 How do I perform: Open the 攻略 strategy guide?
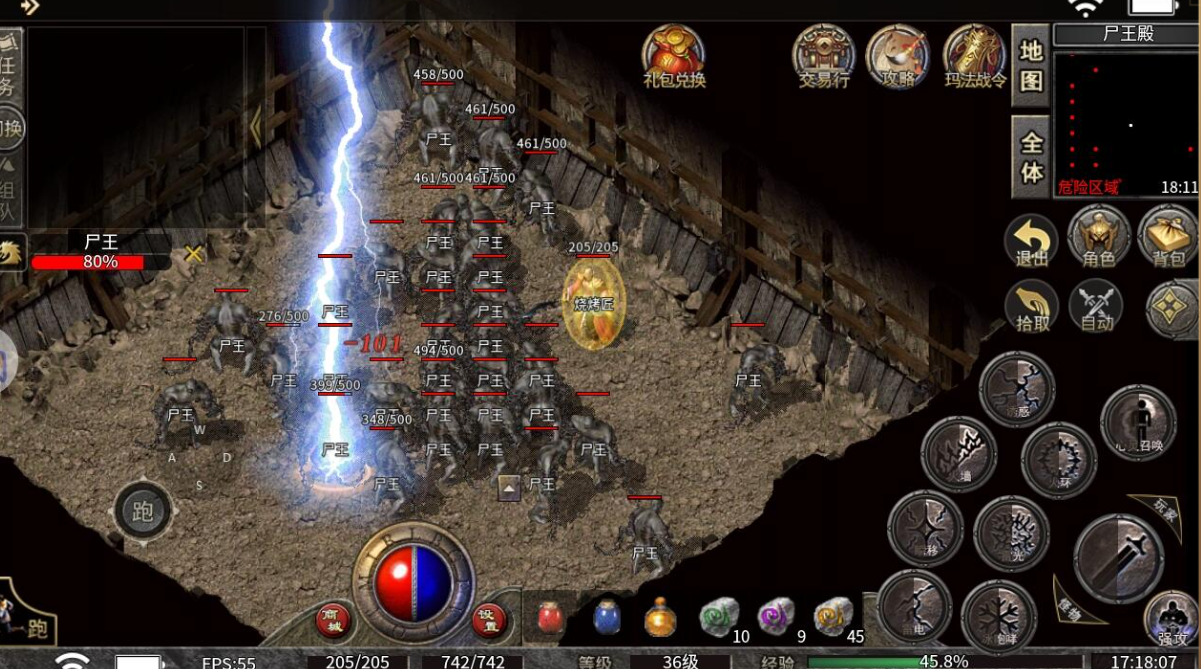pos(898,56)
